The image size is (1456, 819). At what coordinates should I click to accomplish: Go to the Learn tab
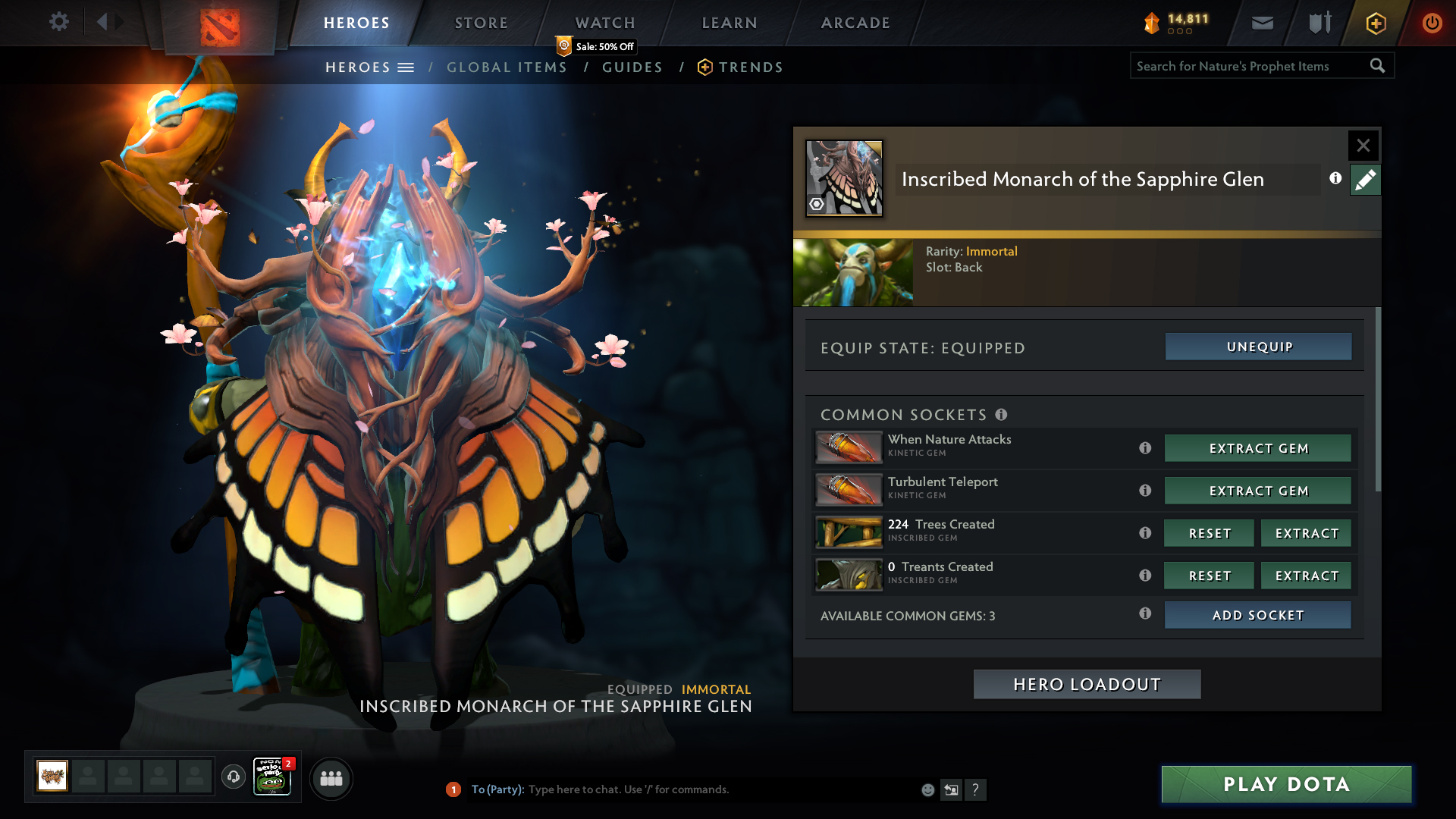(730, 23)
